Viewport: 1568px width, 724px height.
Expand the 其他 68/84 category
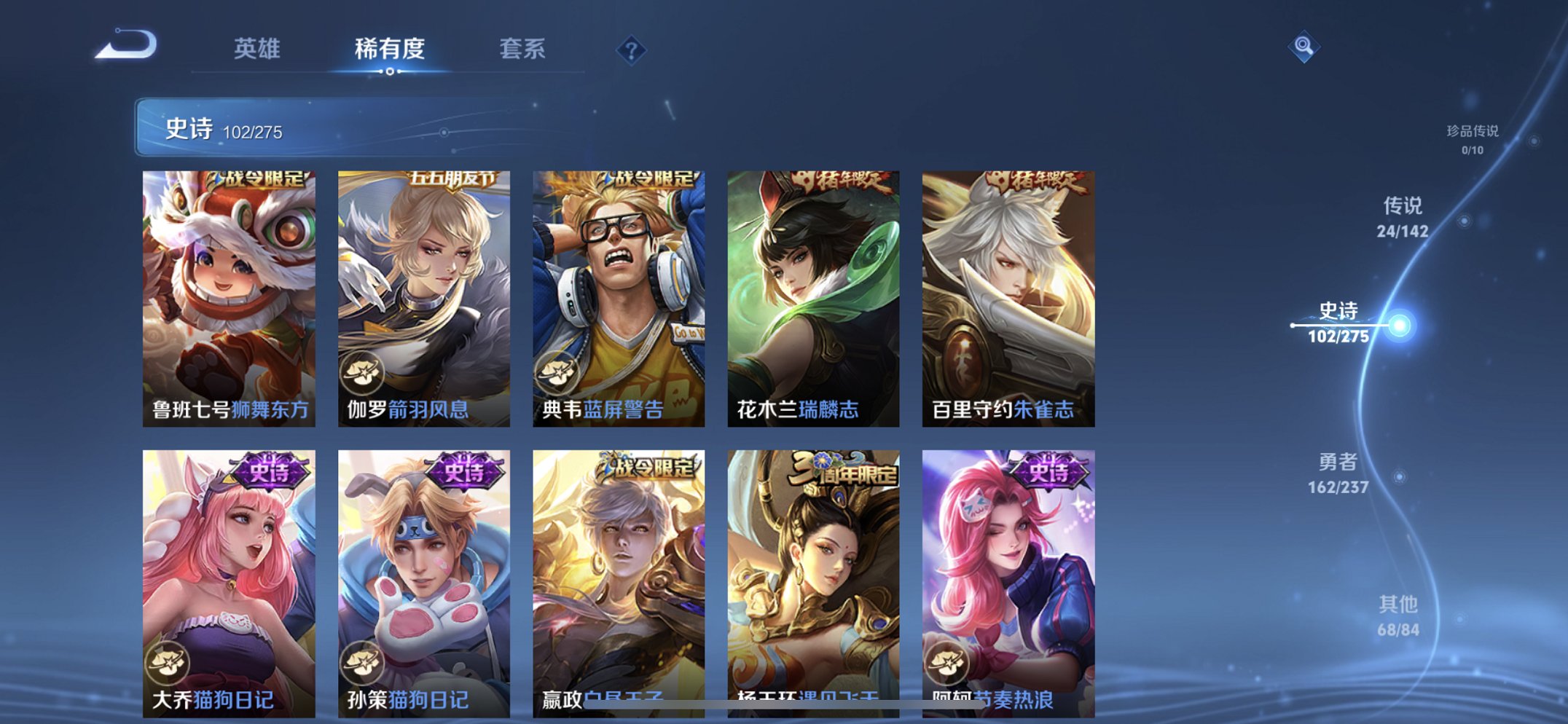coord(1400,613)
